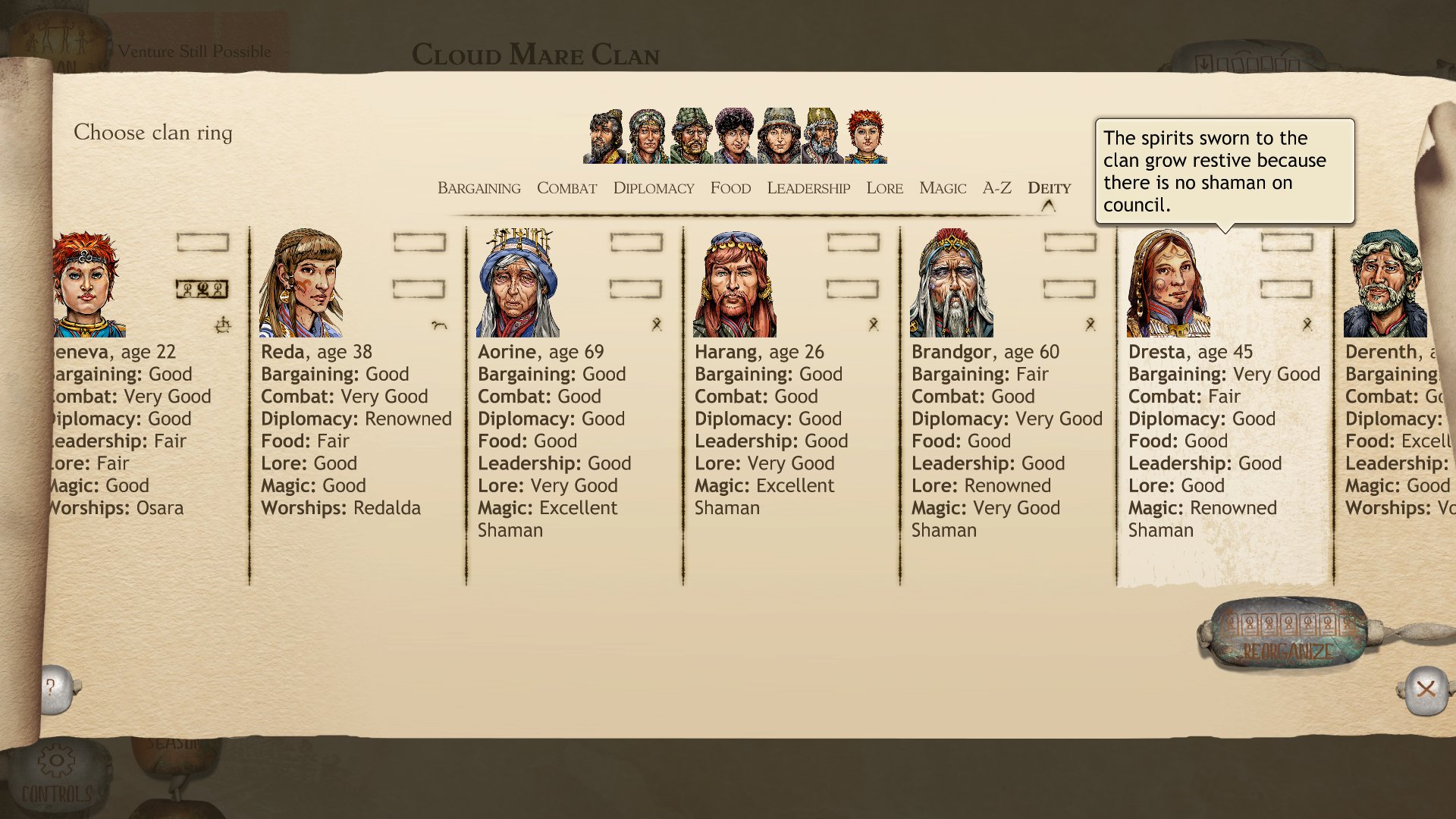Open the question mark help button
This screenshot has width=1456, height=819.
pos(52,689)
